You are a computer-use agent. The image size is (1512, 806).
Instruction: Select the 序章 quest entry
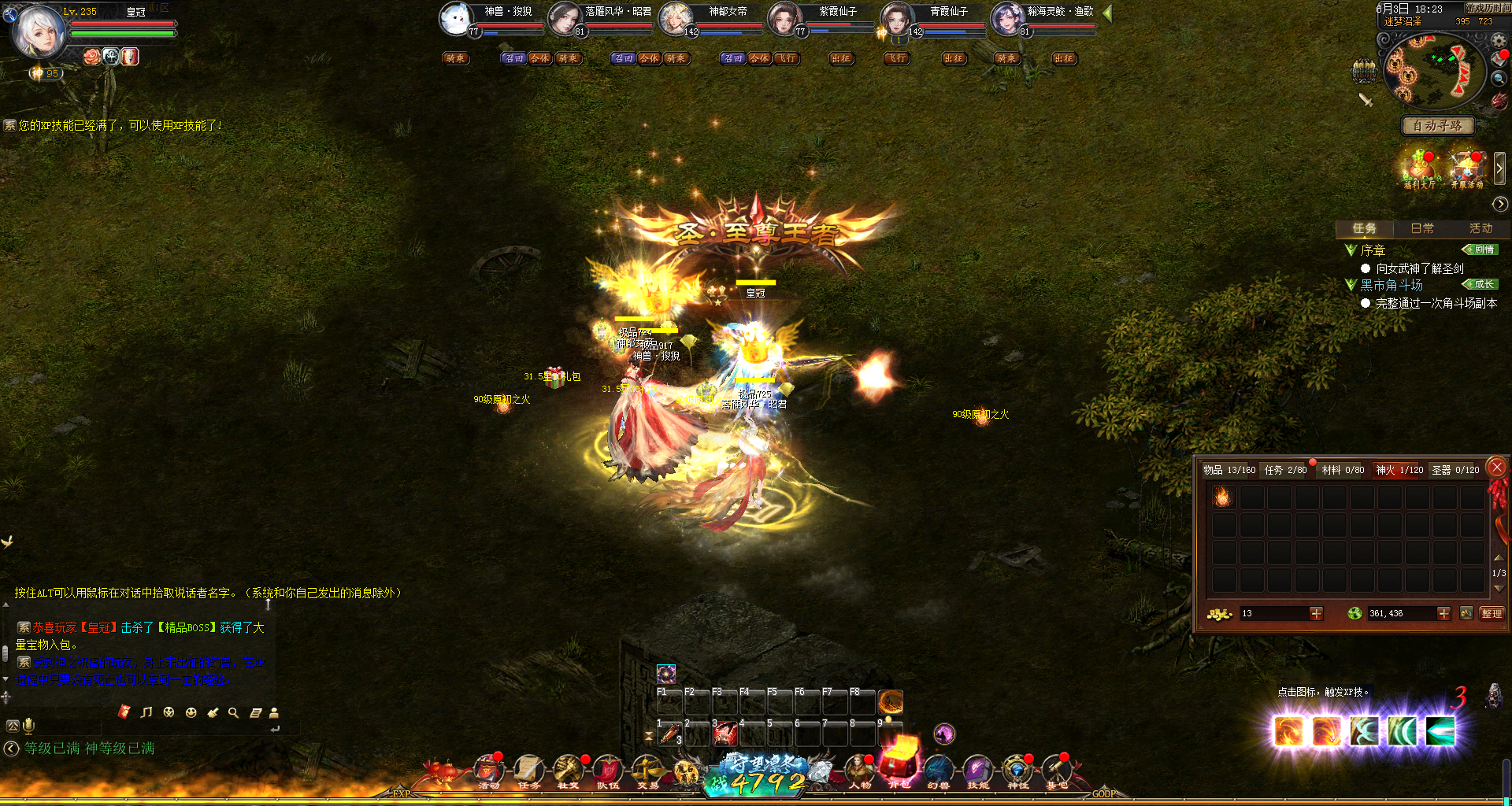pos(1373,250)
